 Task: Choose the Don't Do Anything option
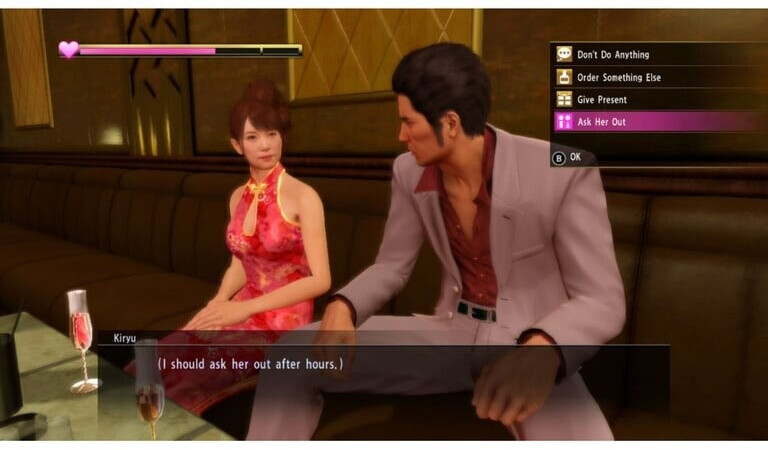613,55
